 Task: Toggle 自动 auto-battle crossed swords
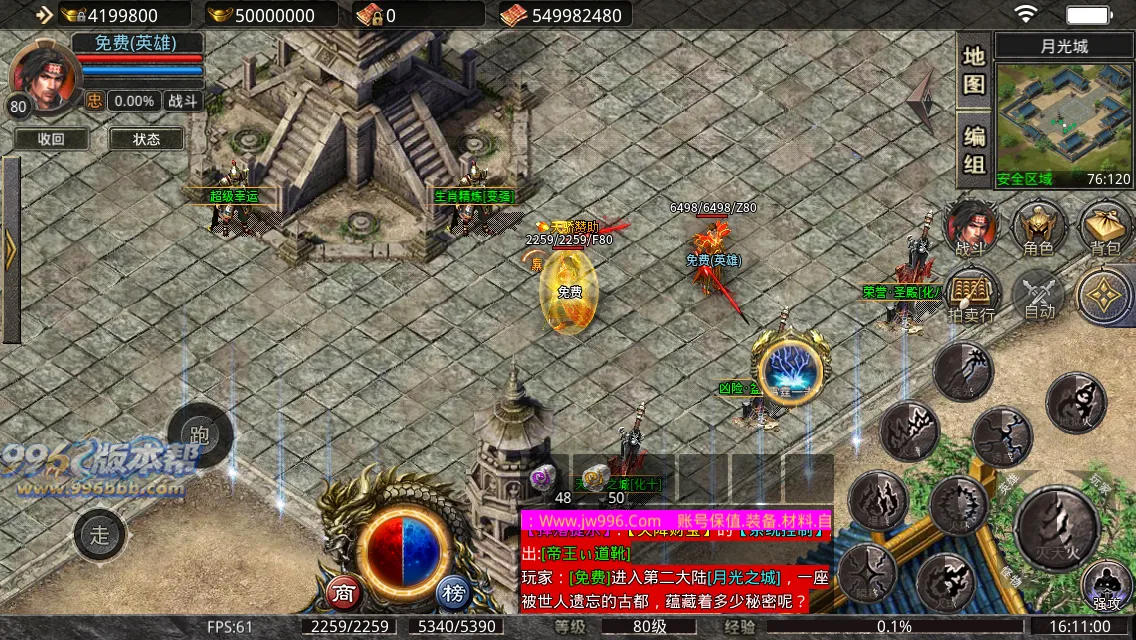pos(1039,295)
